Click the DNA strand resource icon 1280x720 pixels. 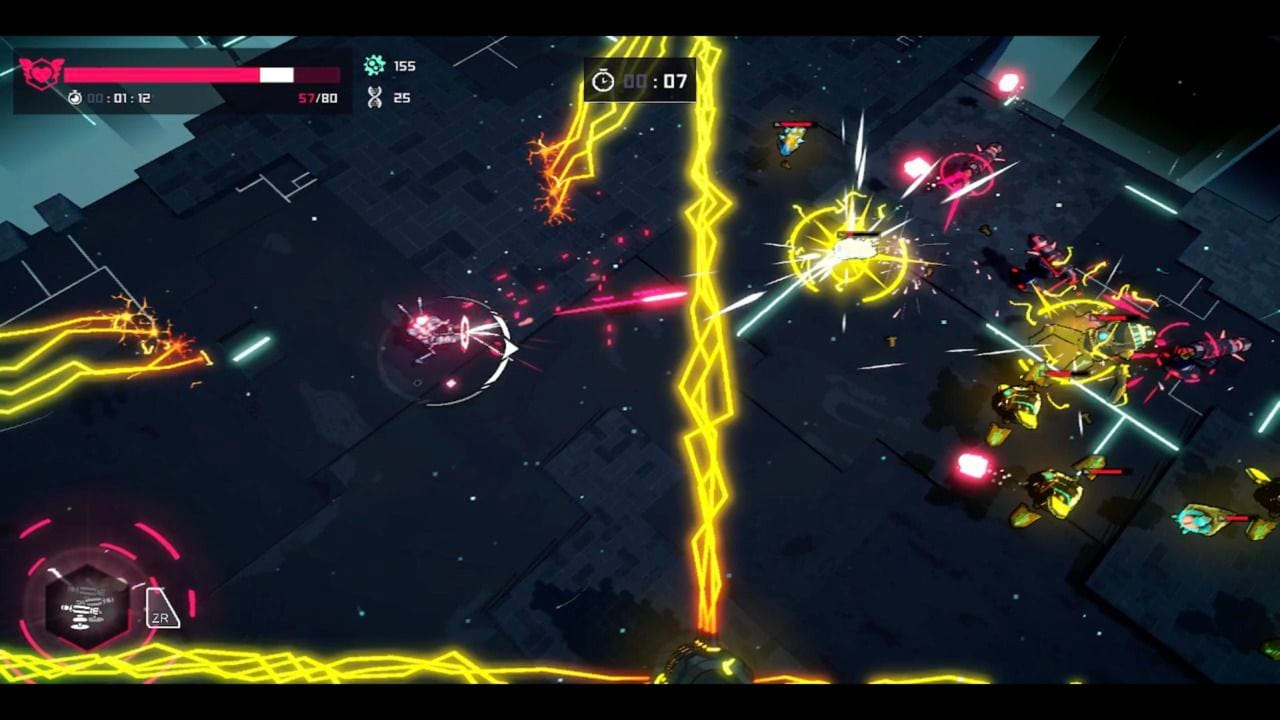(372, 97)
